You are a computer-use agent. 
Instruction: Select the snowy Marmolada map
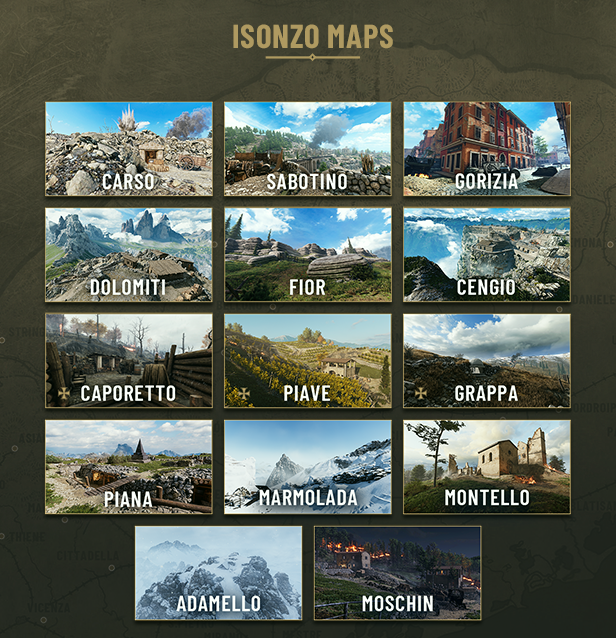pyautogui.click(x=307, y=467)
